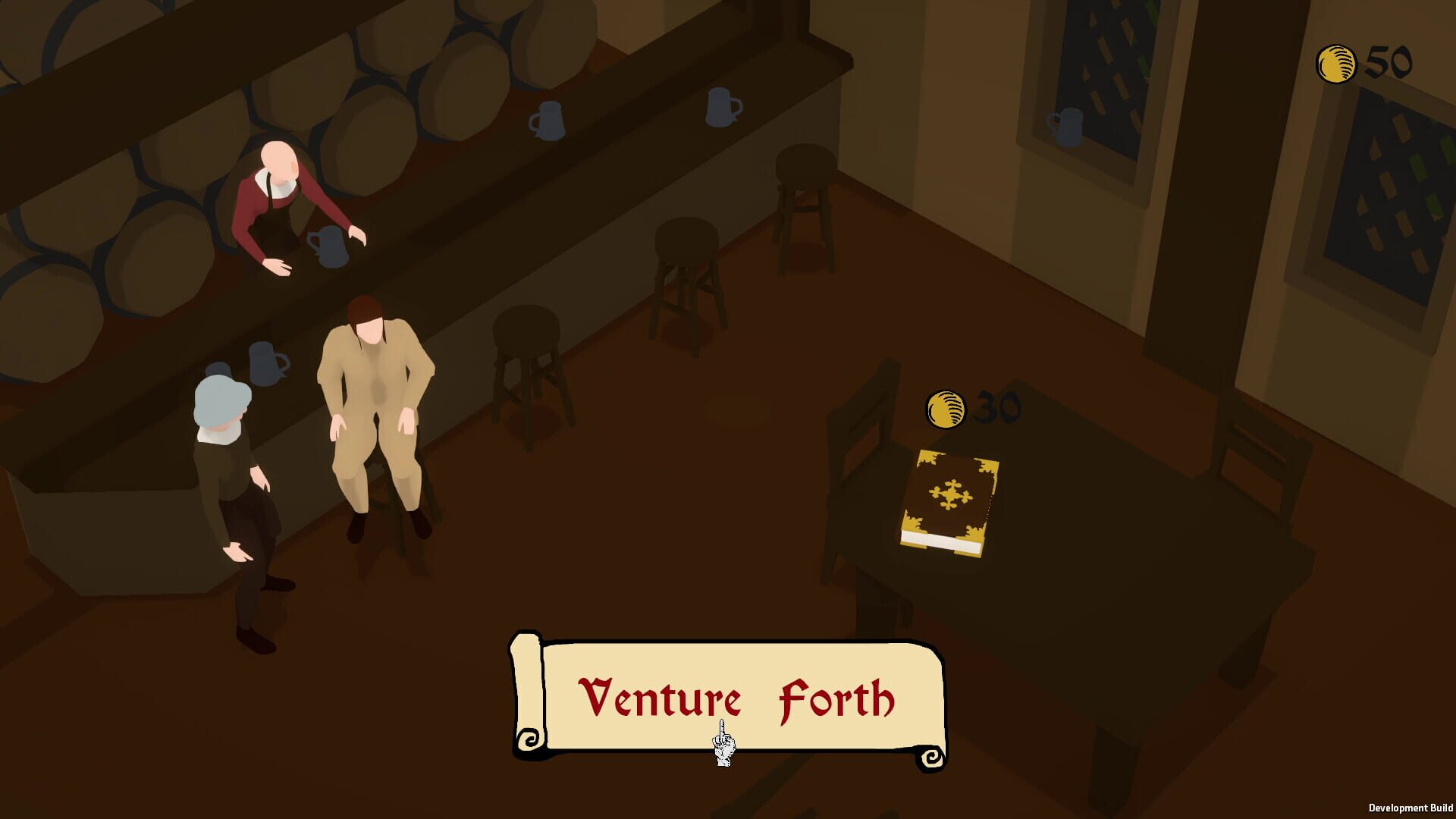This screenshot has width=1456, height=819.
Task: Click the gold coin icon in the corner
Action: coord(1337,64)
